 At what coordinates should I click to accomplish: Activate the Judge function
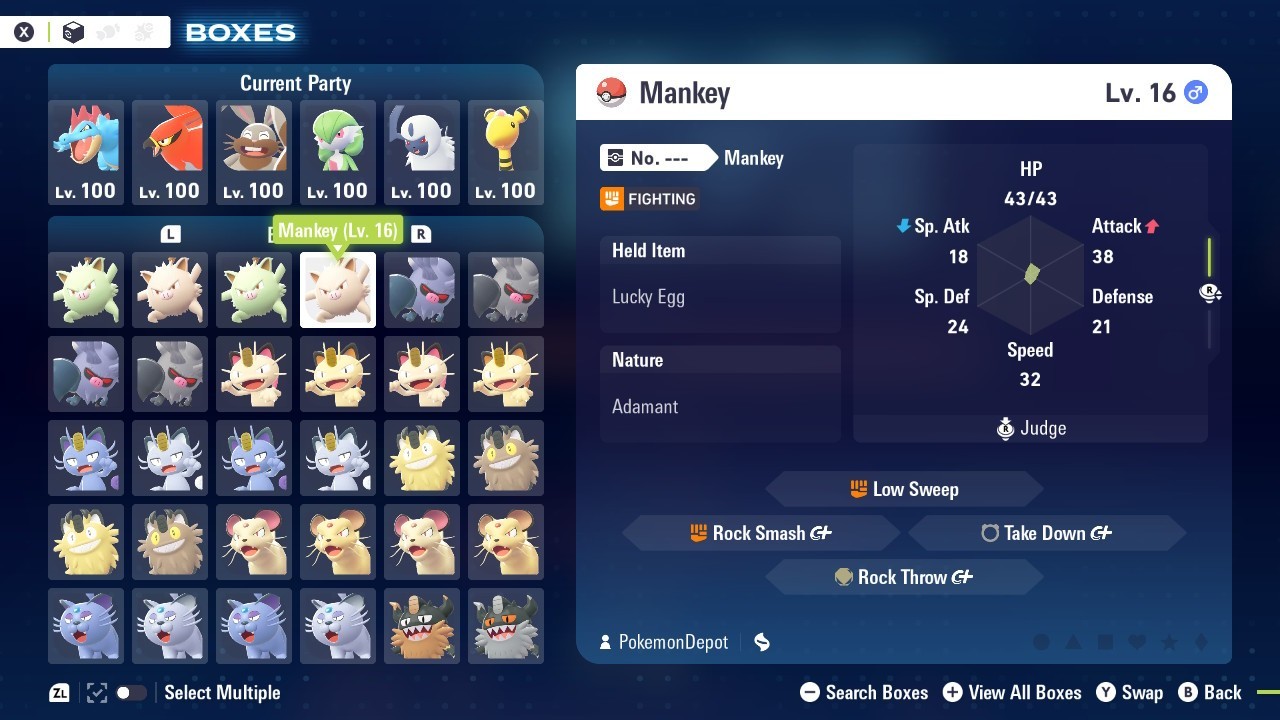pyautogui.click(x=1030, y=428)
